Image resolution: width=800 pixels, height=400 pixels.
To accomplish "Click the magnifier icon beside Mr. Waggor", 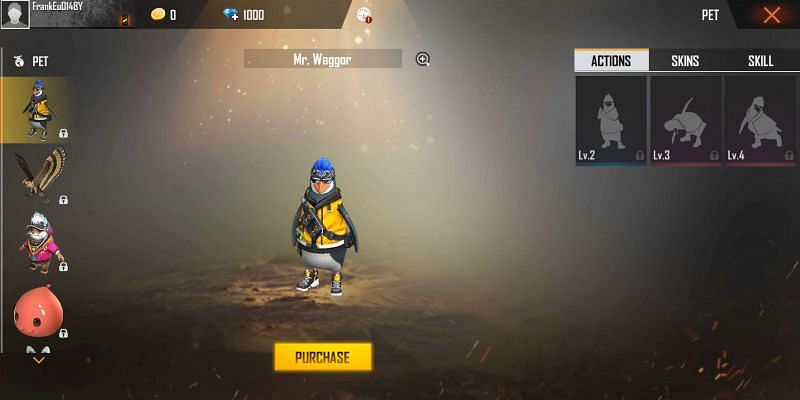I will click(423, 60).
